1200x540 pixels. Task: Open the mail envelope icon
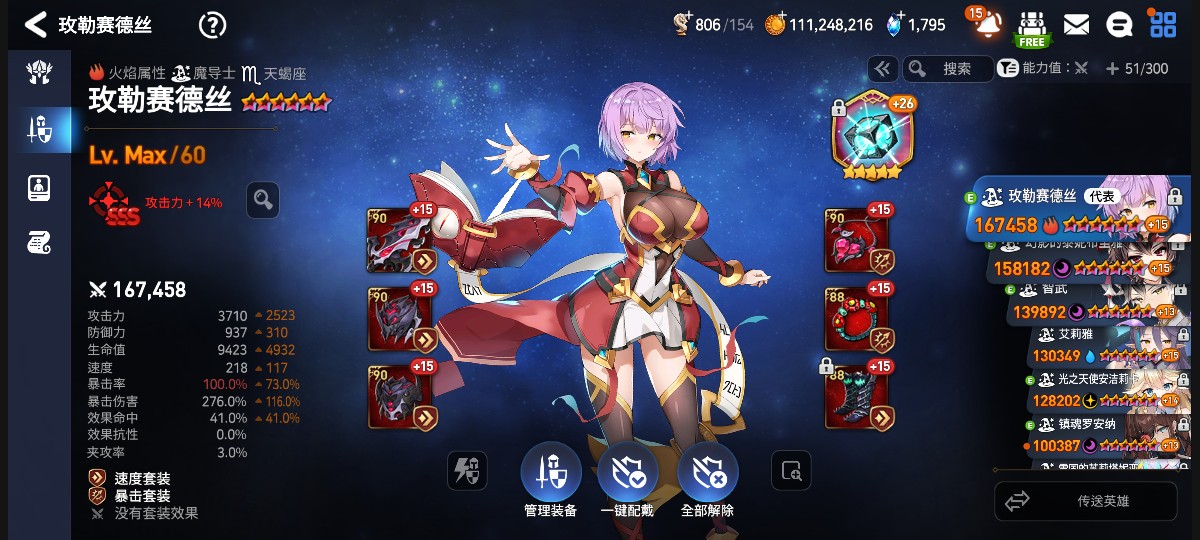click(x=1076, y=25)
